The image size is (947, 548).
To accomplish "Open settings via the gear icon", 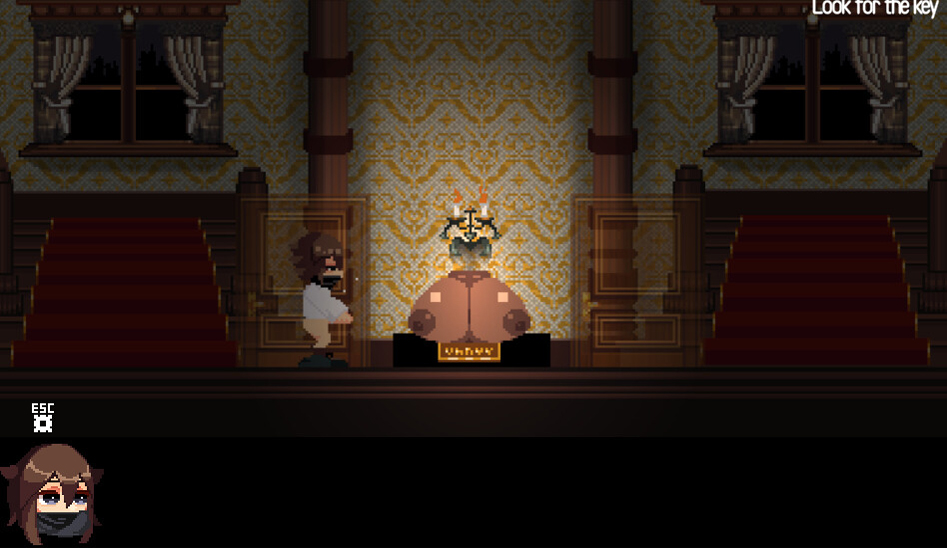I will [42, 423].
